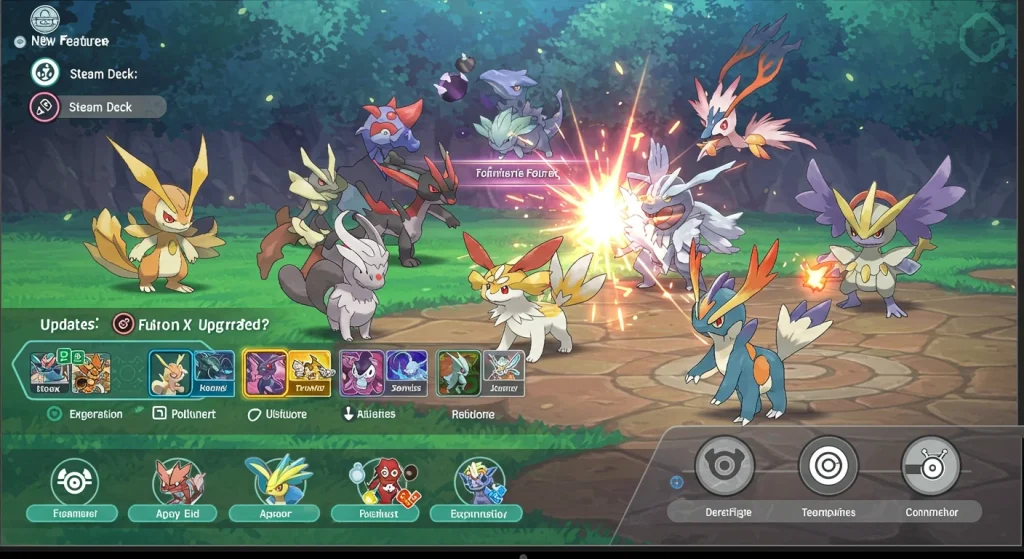Activate the Teompuines bullseye button
The height and width of the screenshot is (559, 1024).
click(828, 466)
